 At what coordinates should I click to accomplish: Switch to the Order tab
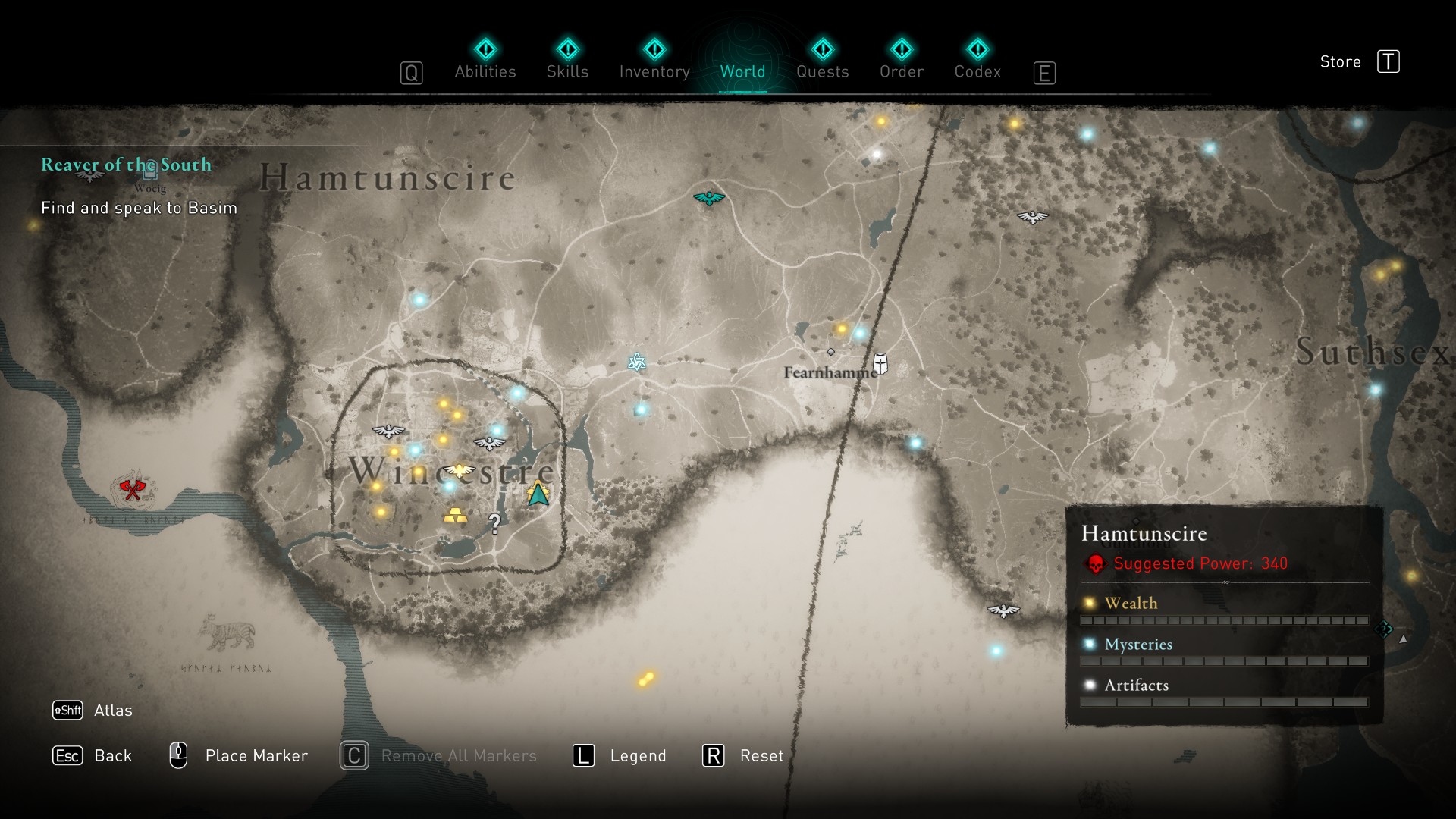pyautogui.click(x=901, y=61)
